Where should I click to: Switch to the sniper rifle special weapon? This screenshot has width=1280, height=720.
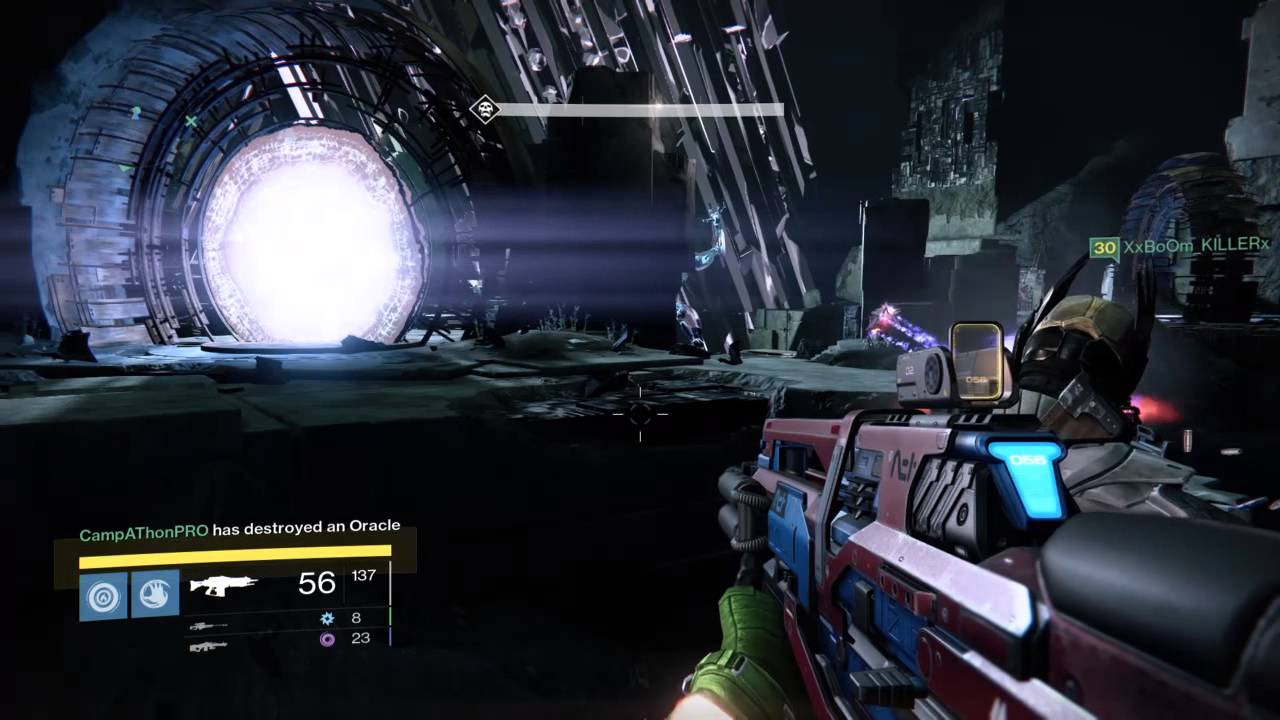(208, 626)
